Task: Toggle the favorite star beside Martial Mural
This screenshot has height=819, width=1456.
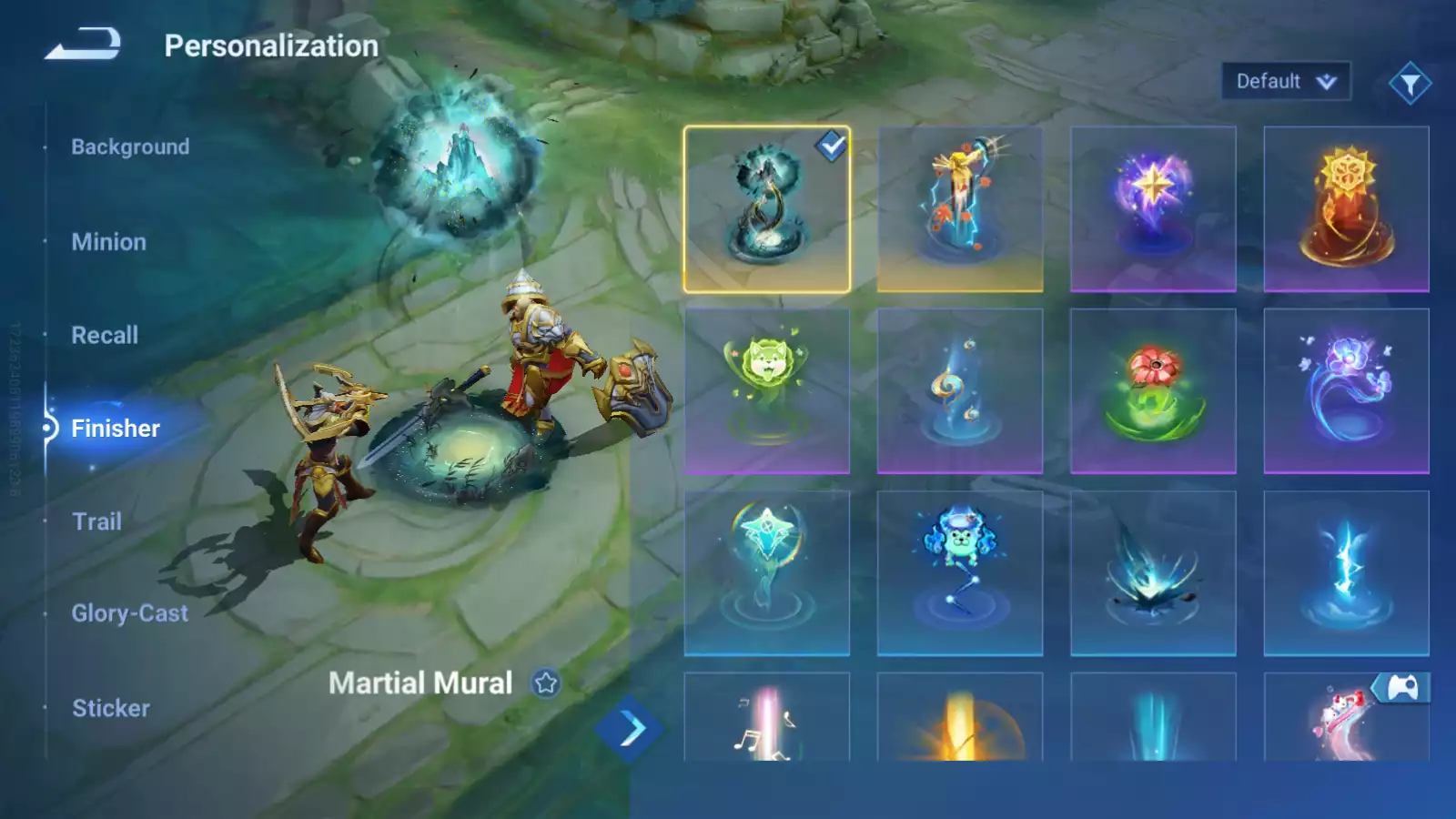Action: (546, 682)
